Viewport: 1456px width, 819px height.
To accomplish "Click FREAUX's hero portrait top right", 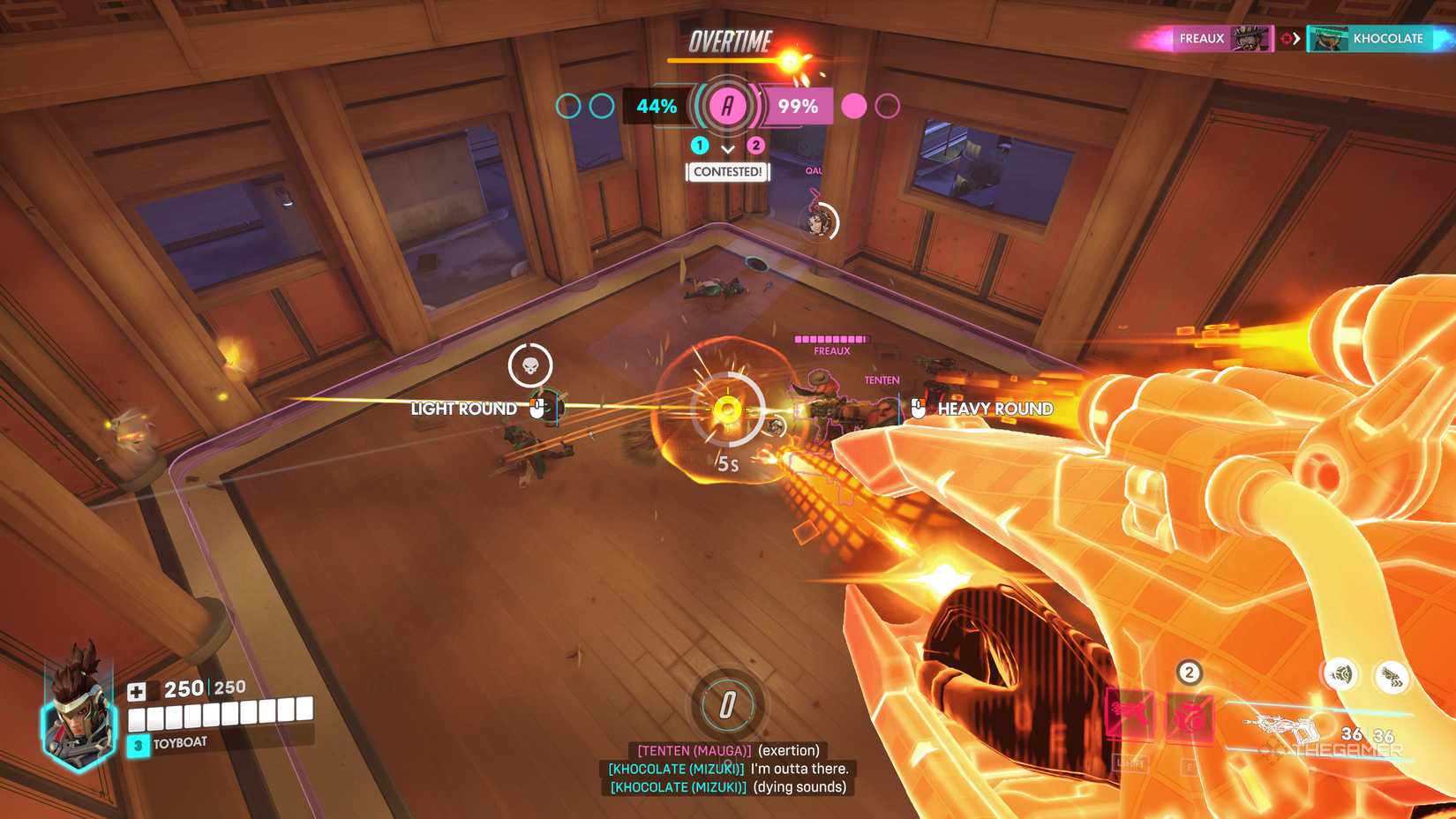I will [1254, 38].
